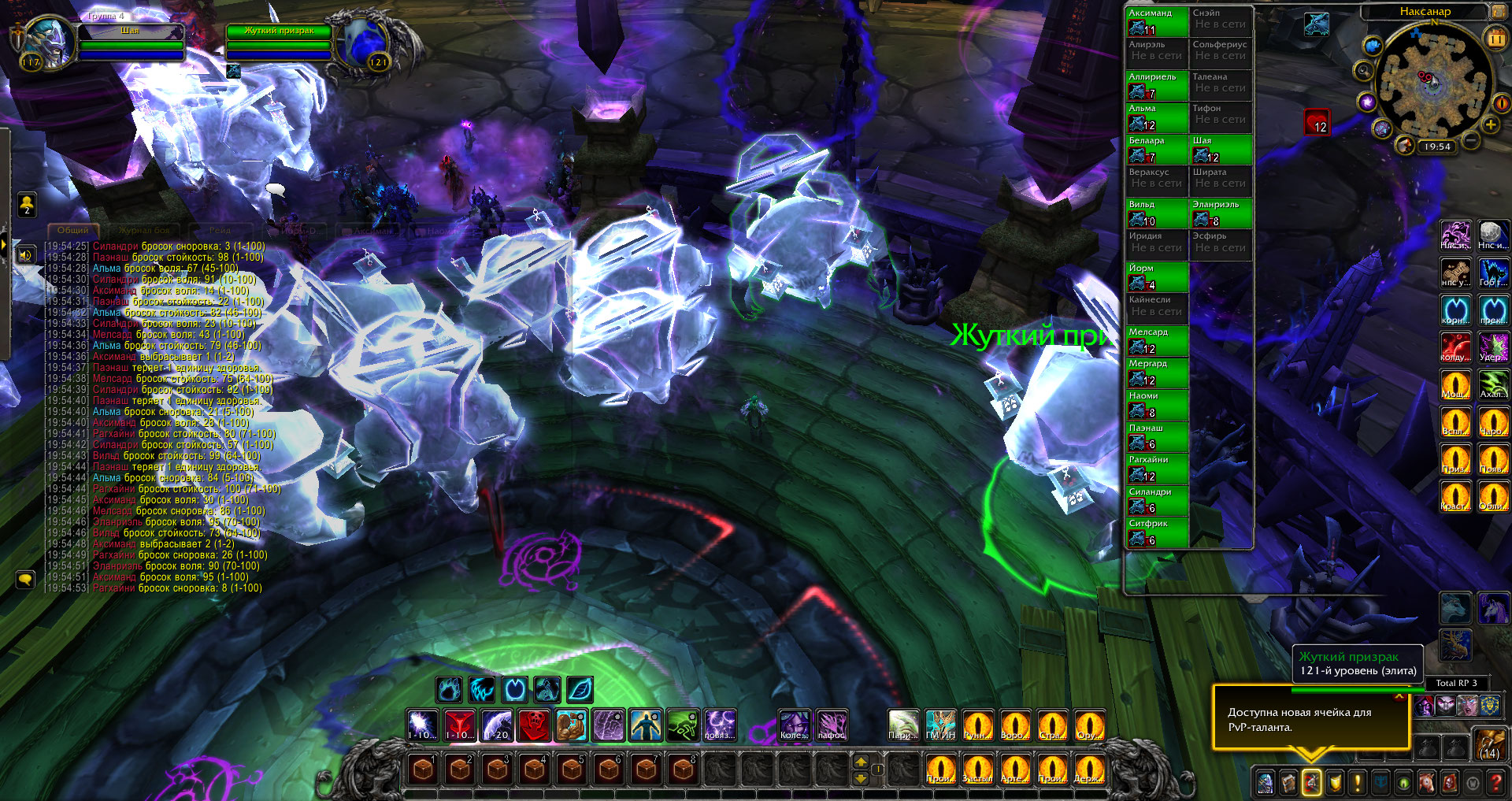Open the character info micro-menu portrait
This screenshot has width=1512, height=801.
coord(1266,782)
